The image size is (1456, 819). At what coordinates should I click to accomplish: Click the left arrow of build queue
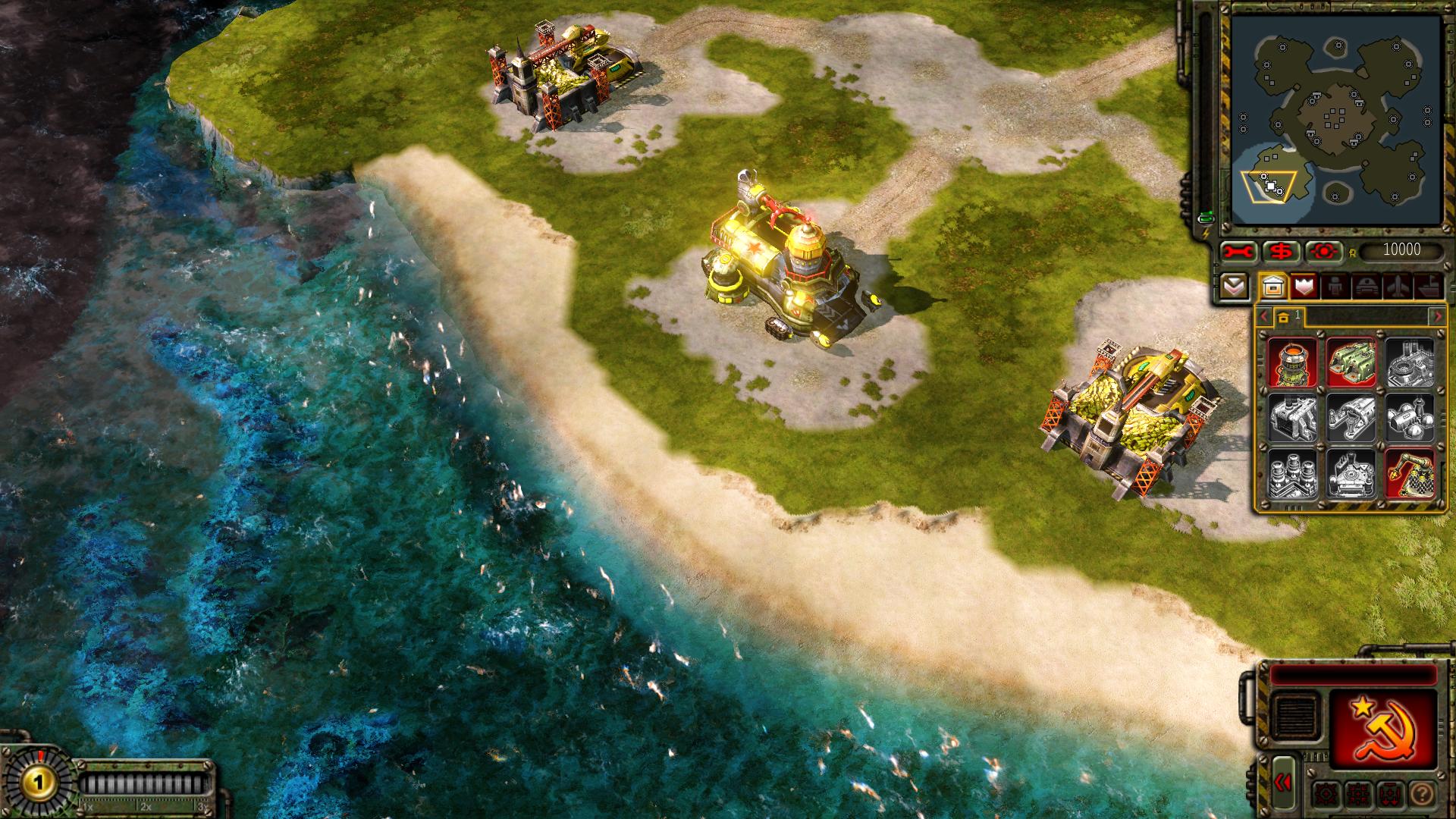(1263, 316)
